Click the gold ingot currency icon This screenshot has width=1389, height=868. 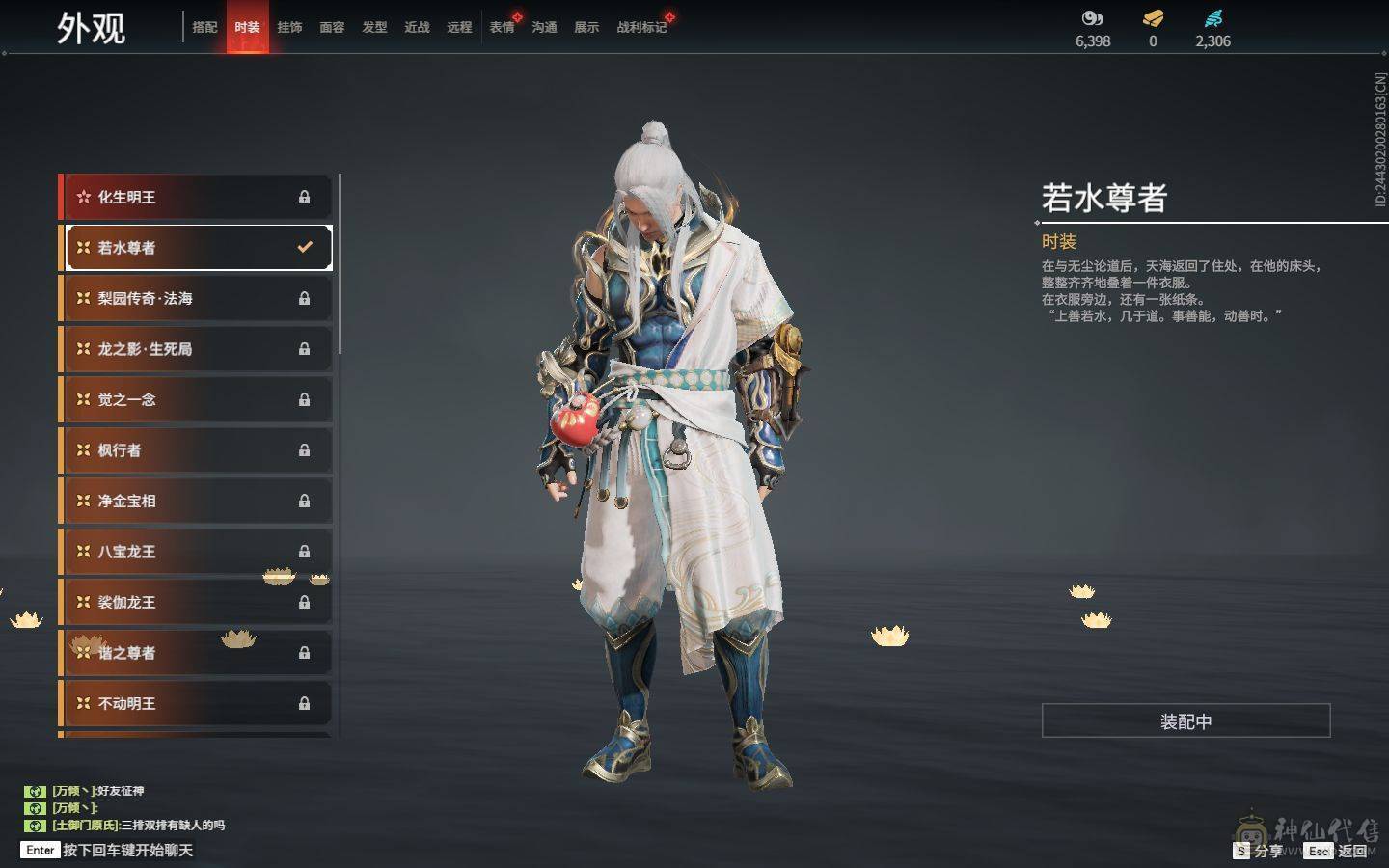[x=1152, y=16]
